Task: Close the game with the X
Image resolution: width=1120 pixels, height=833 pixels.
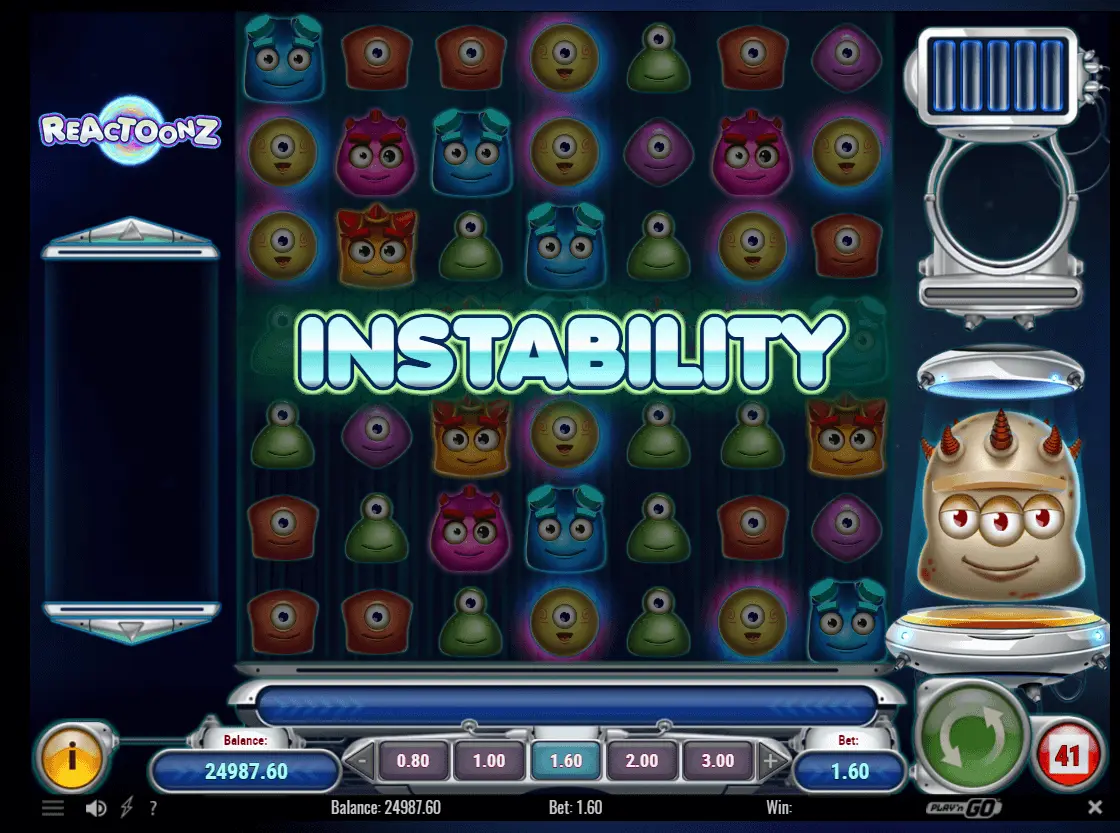Action: 1095,807
